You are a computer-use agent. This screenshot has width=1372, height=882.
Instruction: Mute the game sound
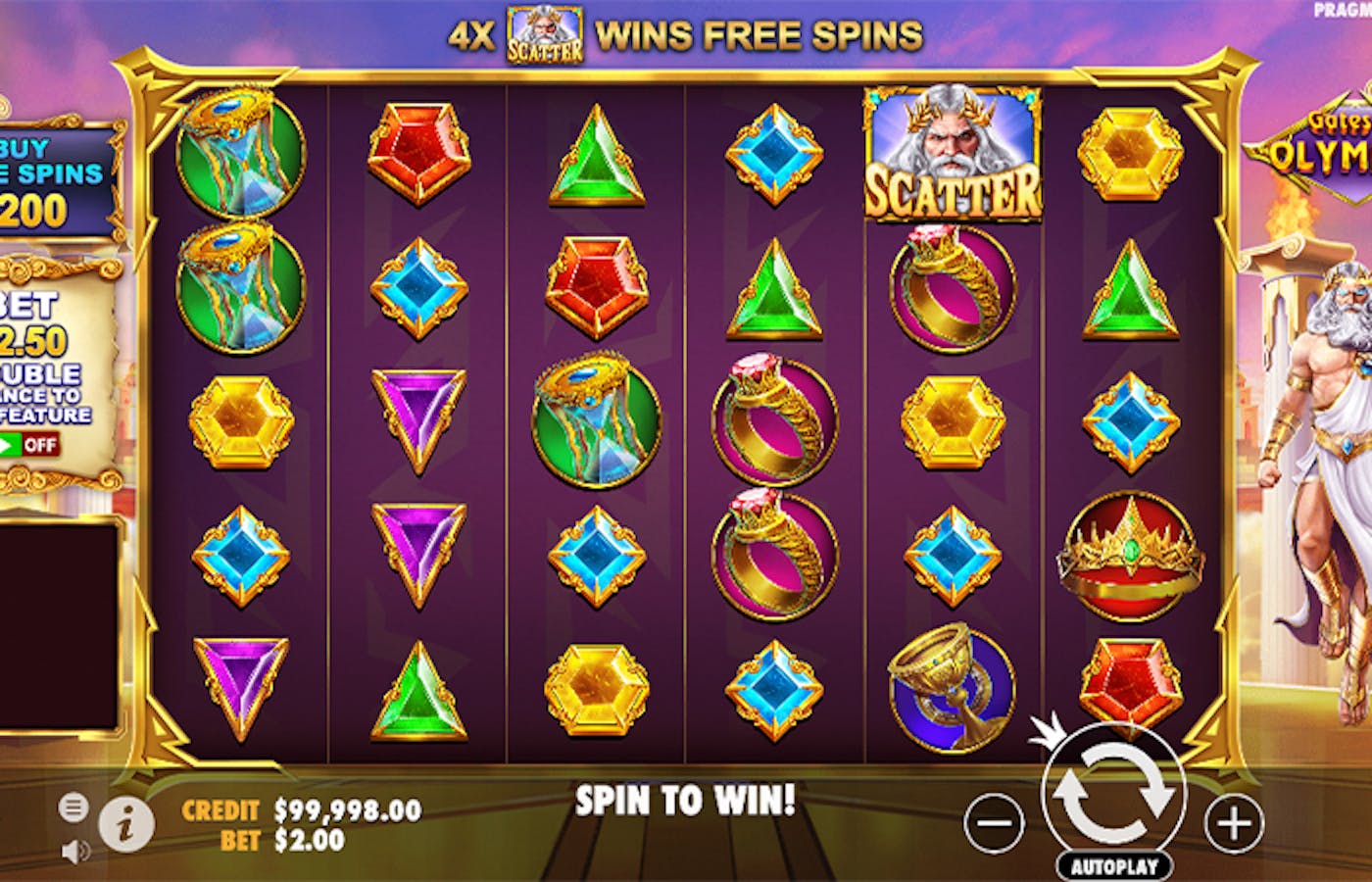(73, 852)
